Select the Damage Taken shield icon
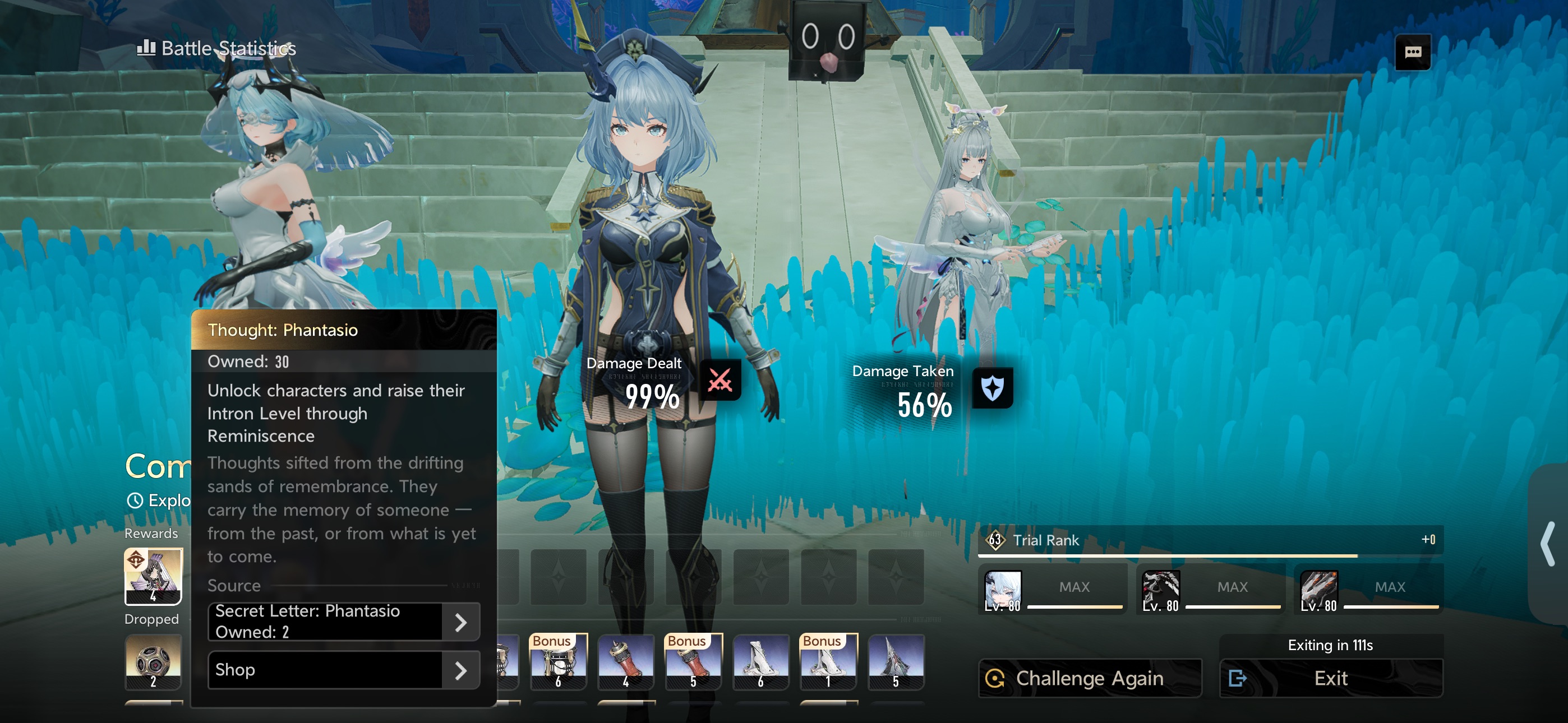 coord(992,388)
